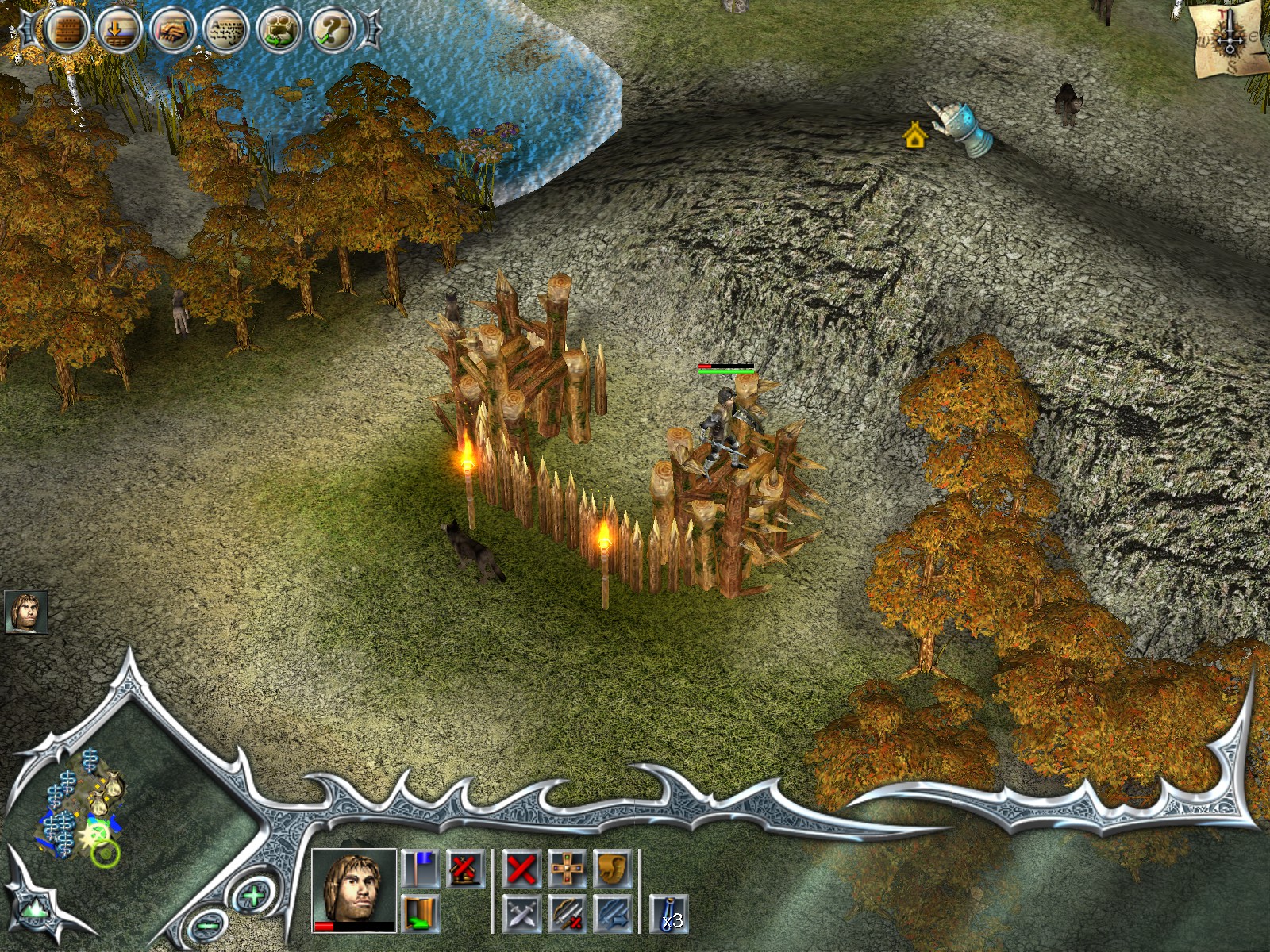Select the jeweled cross command icon
The image size is (1270, 952).
click(x=567, y=869)
